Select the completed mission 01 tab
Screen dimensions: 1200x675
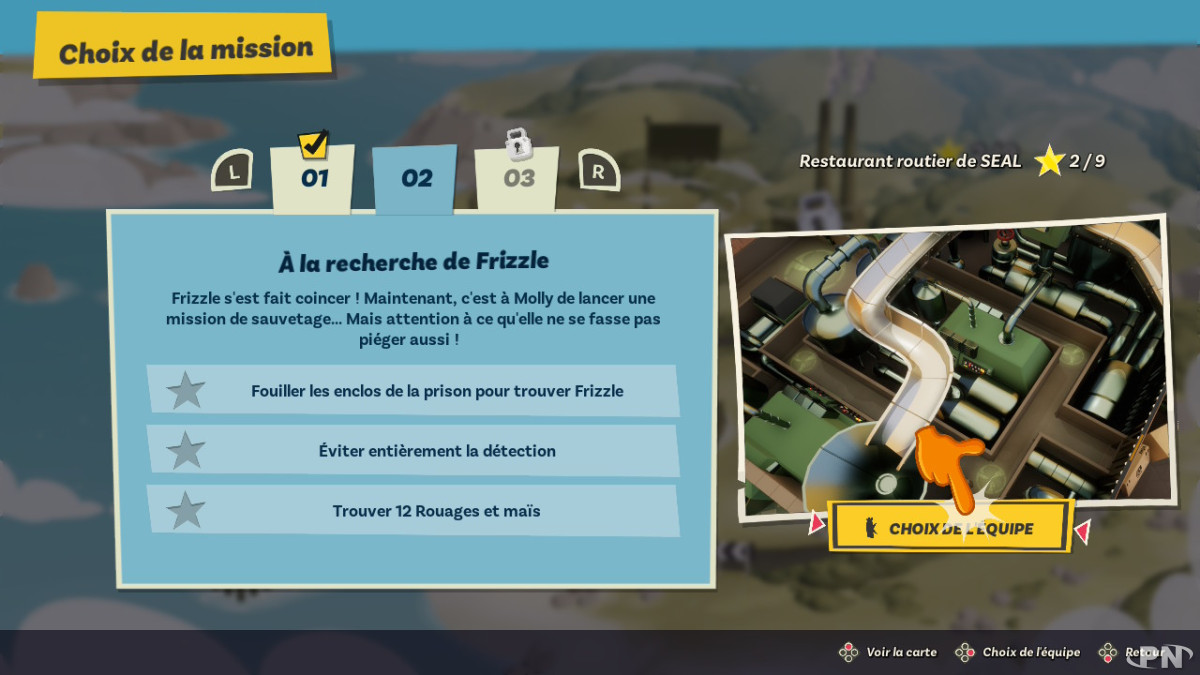click(x=313, y=179)
